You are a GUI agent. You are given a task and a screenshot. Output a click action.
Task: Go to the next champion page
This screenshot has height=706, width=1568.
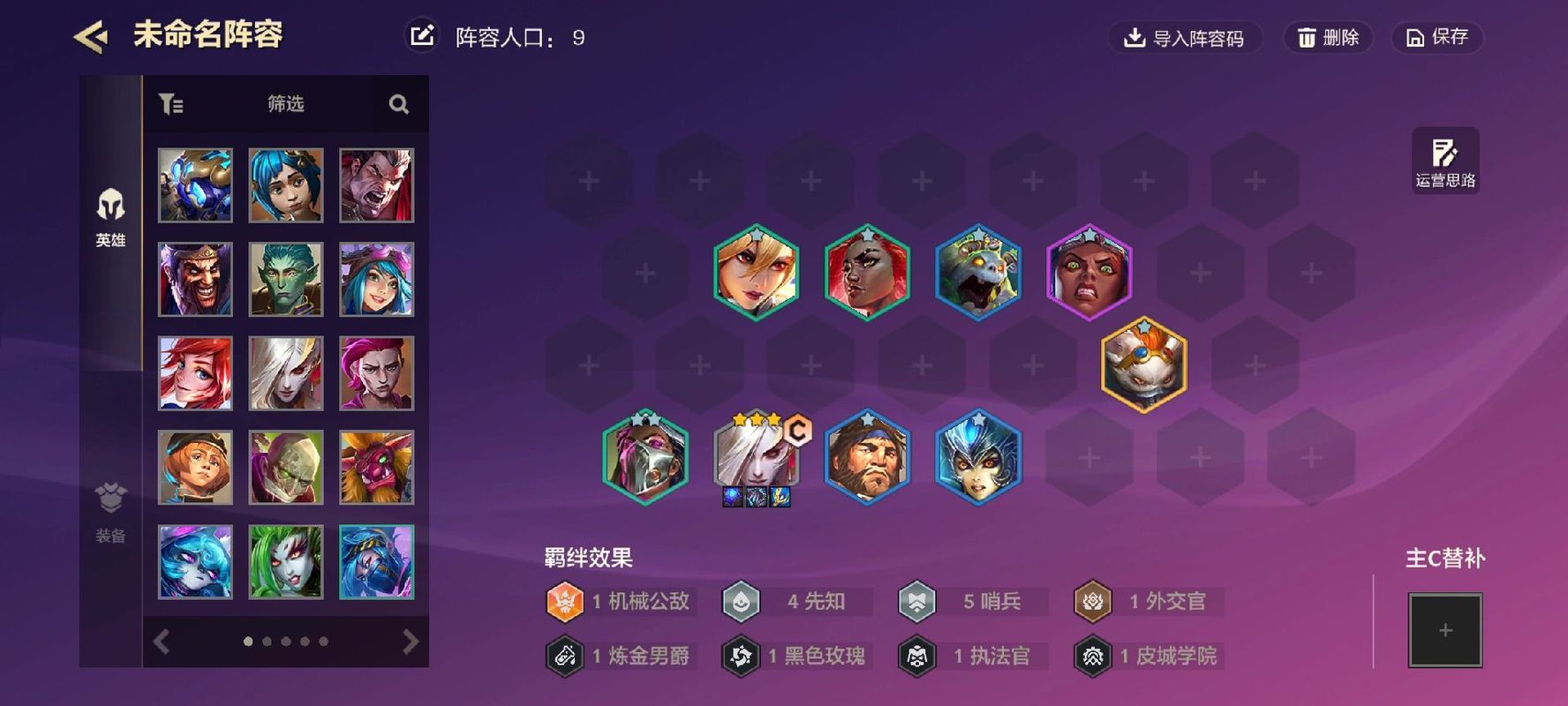(410, 642)
